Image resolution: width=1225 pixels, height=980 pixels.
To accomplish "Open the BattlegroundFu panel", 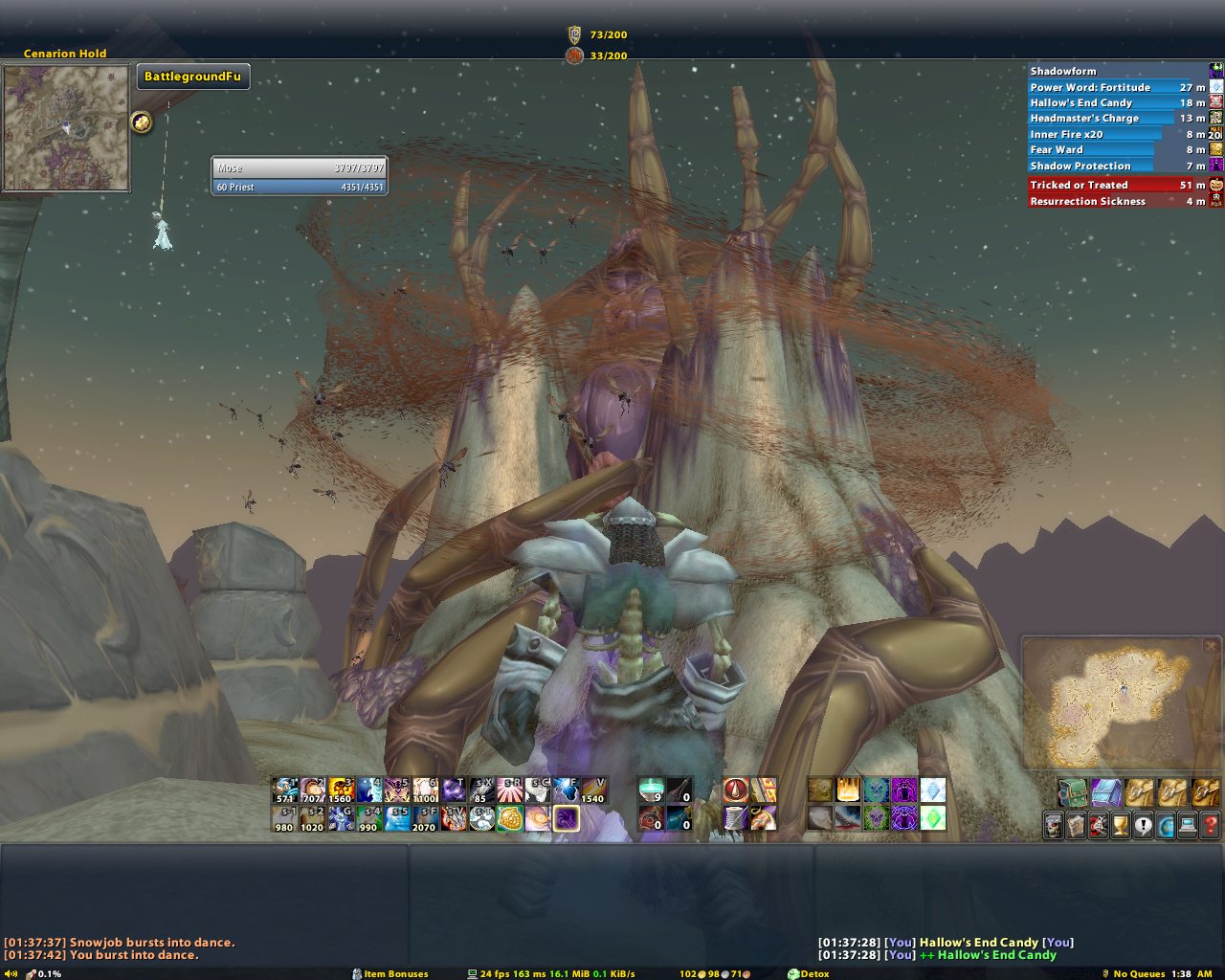I will click(x=193, y=77).
